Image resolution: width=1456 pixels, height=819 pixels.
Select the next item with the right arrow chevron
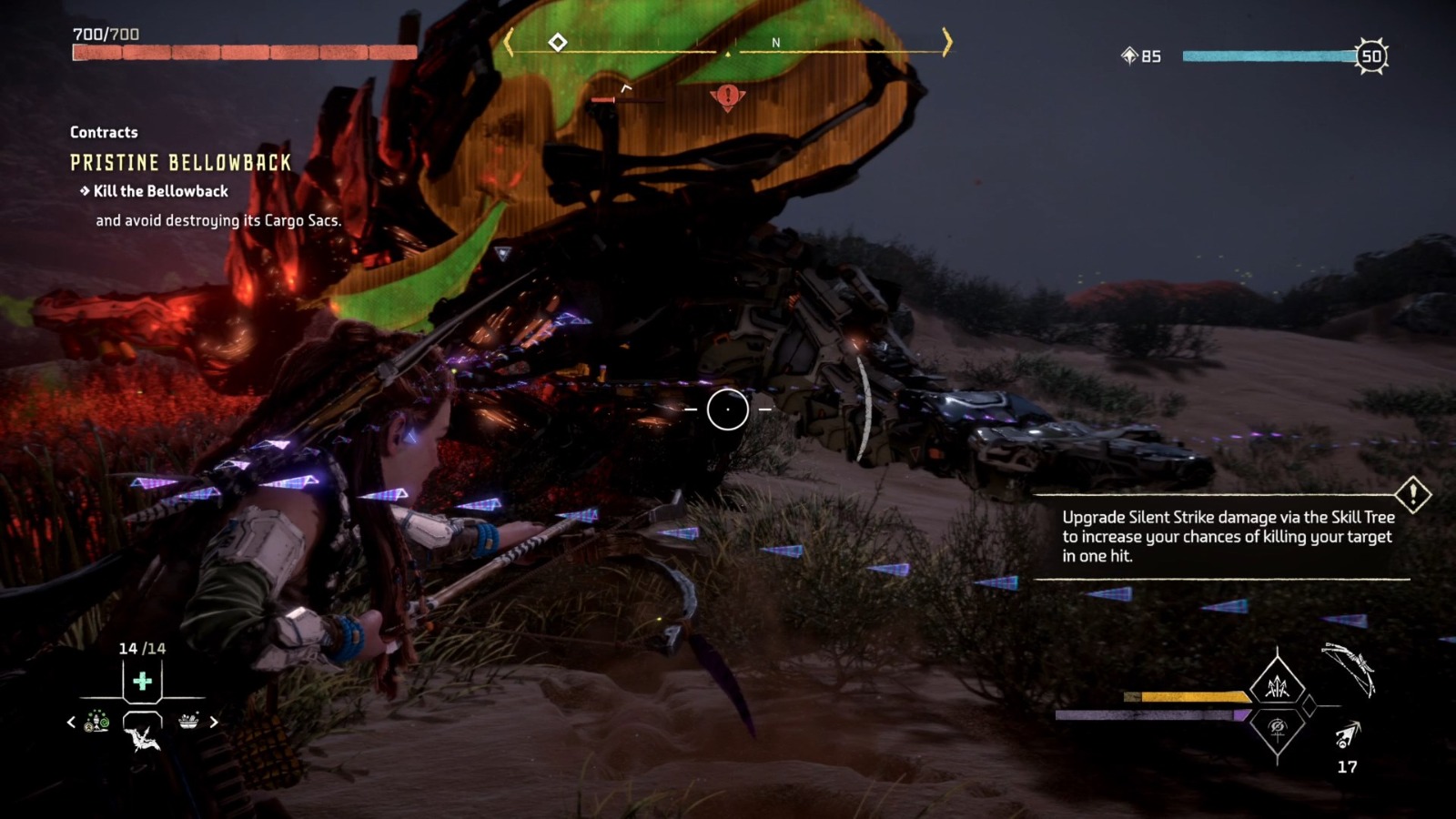pos(215,720)
